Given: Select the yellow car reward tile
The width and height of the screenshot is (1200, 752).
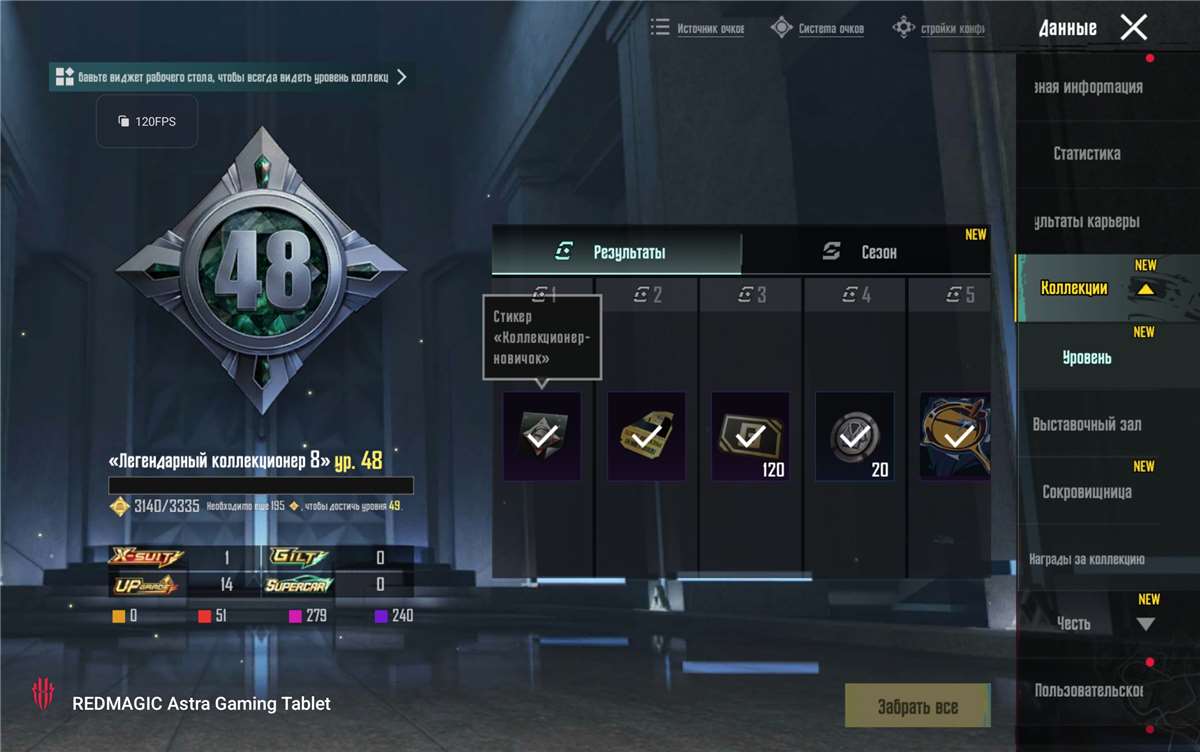Looking at the screenshot, I should tap(646, 436).
